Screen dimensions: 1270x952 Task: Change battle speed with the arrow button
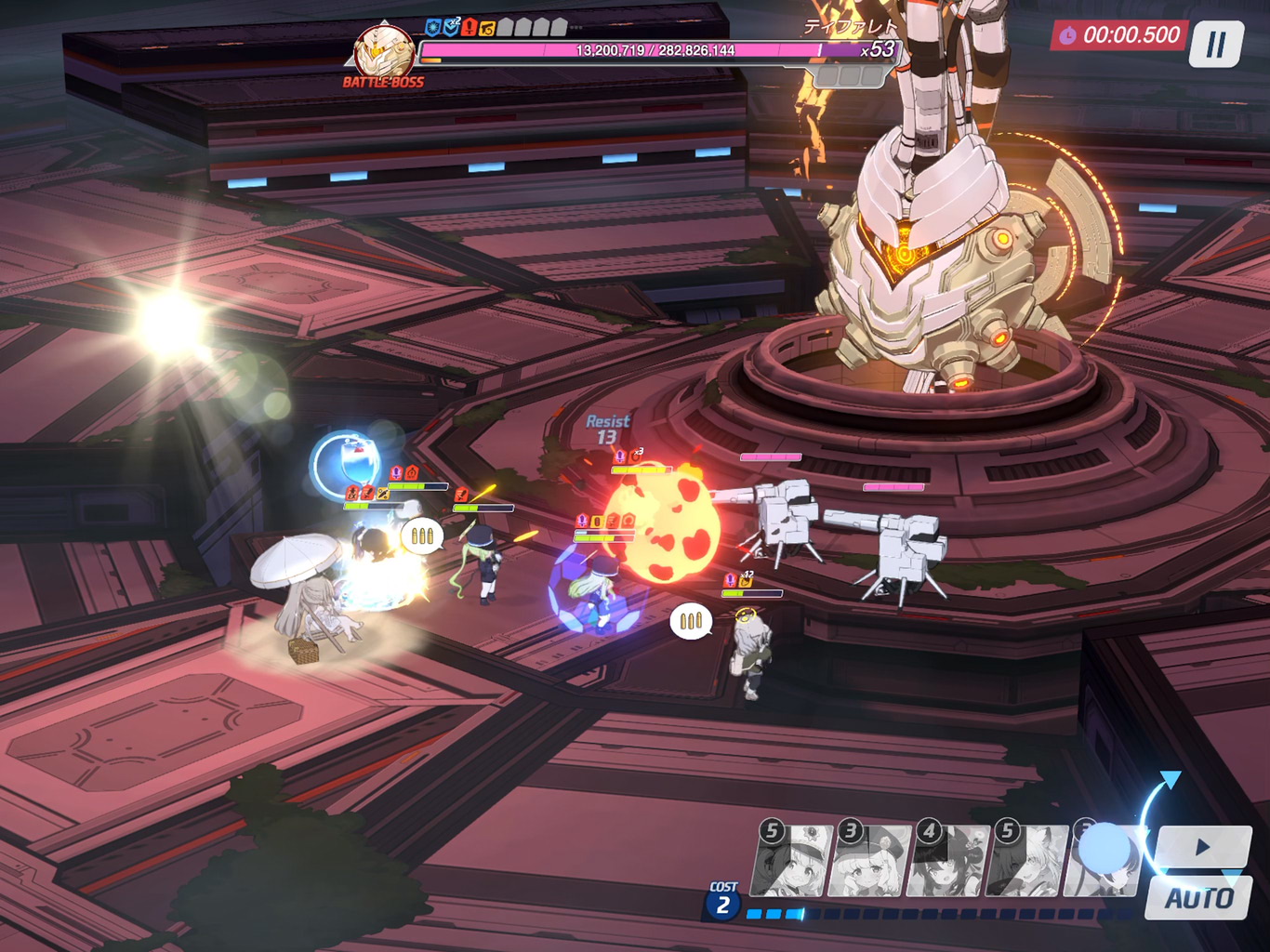point(1203,847)
